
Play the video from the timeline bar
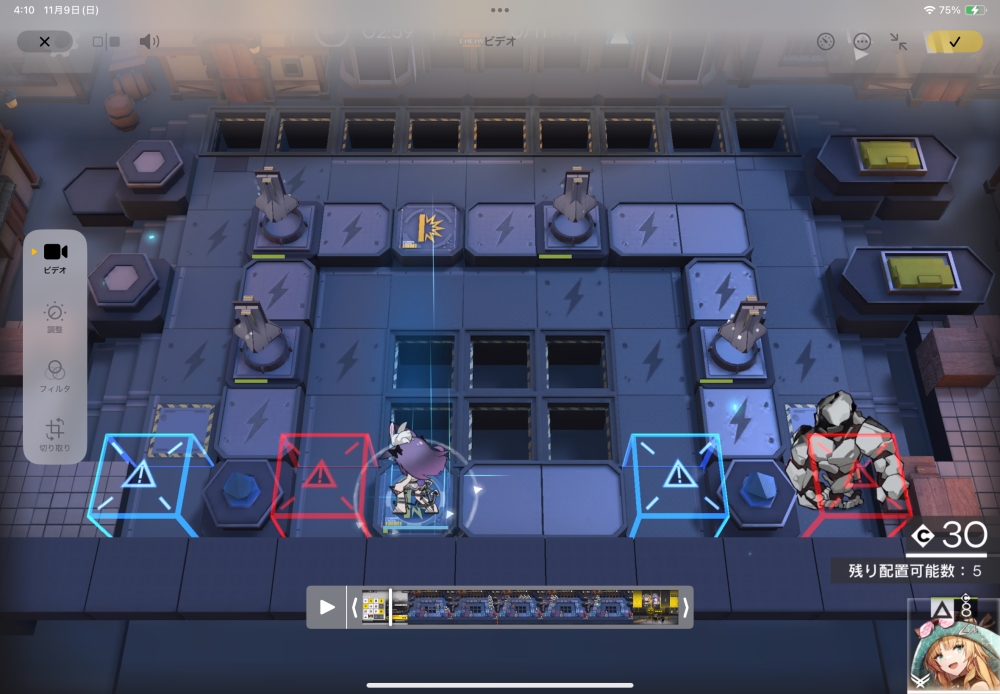point(327,607)
